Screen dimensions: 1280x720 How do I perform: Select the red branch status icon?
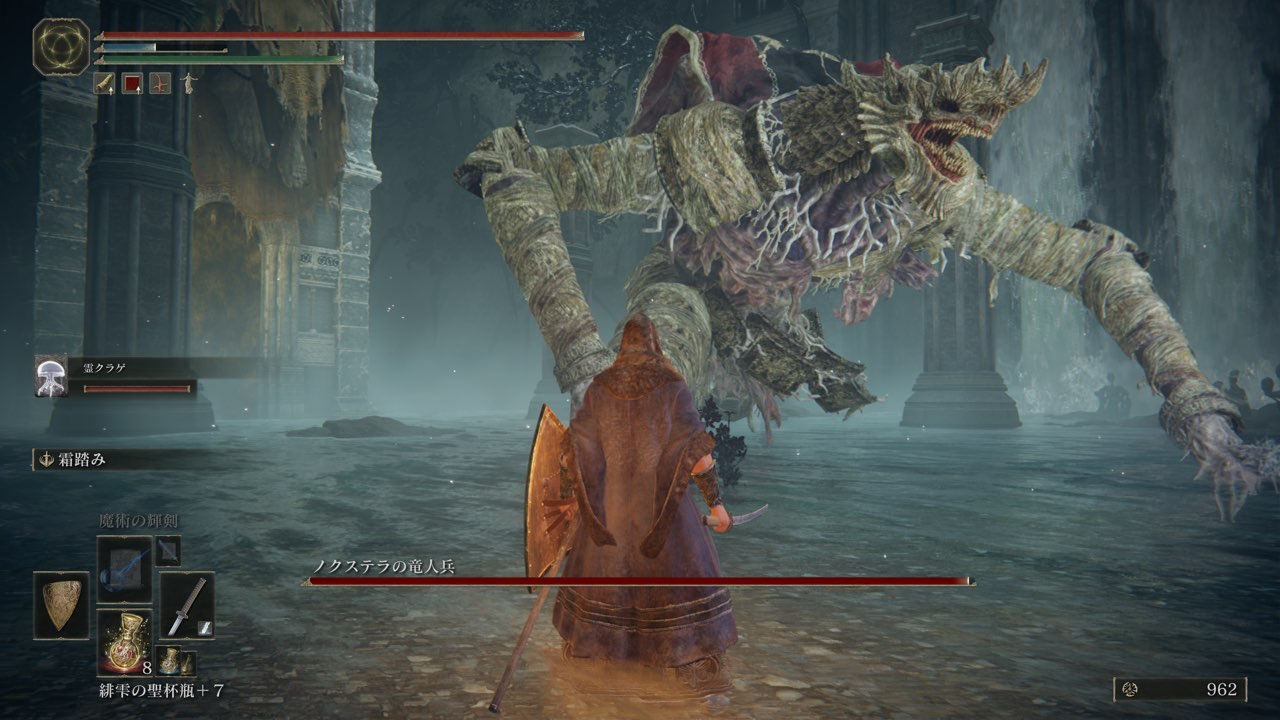click(159, 84)
